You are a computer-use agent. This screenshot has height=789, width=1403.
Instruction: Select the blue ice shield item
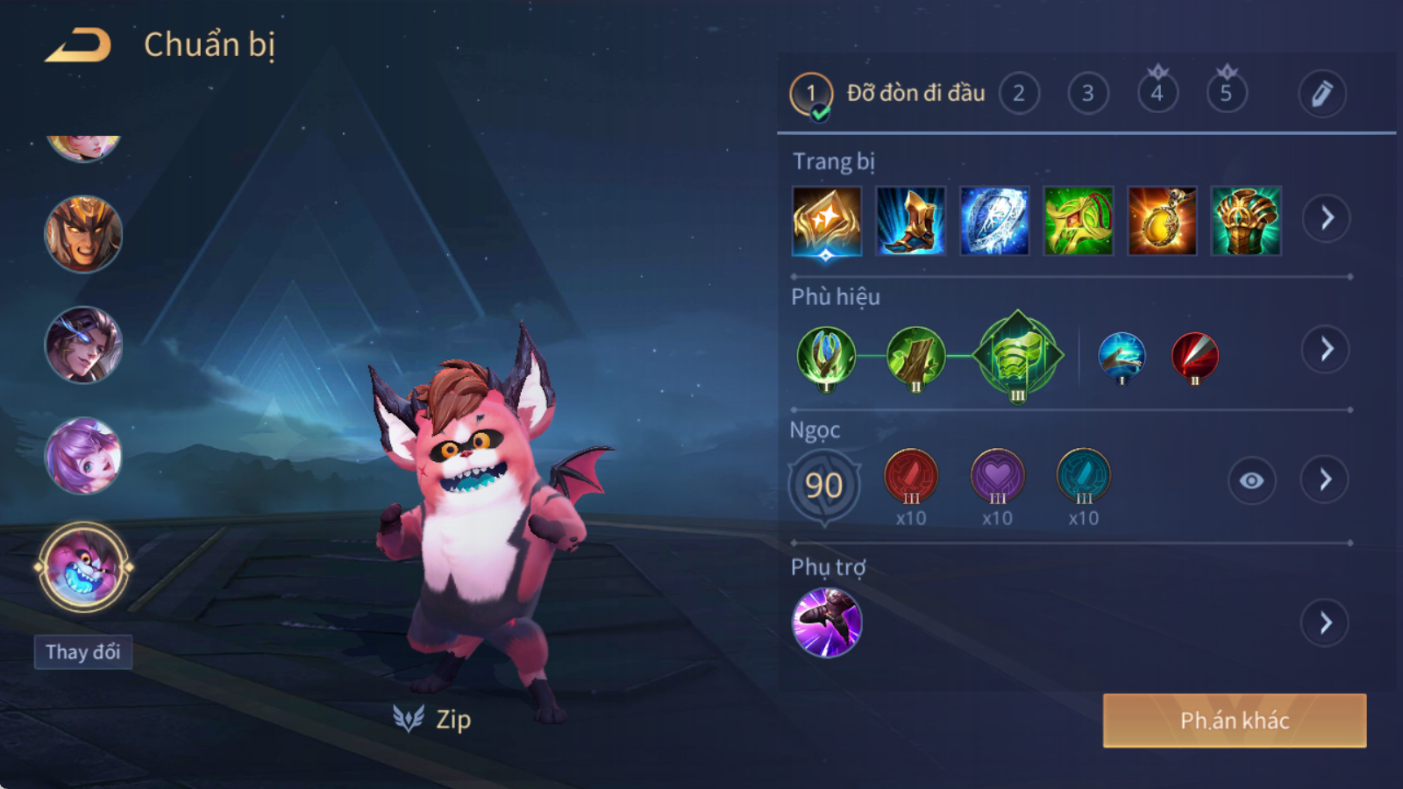tap(995, 220)
